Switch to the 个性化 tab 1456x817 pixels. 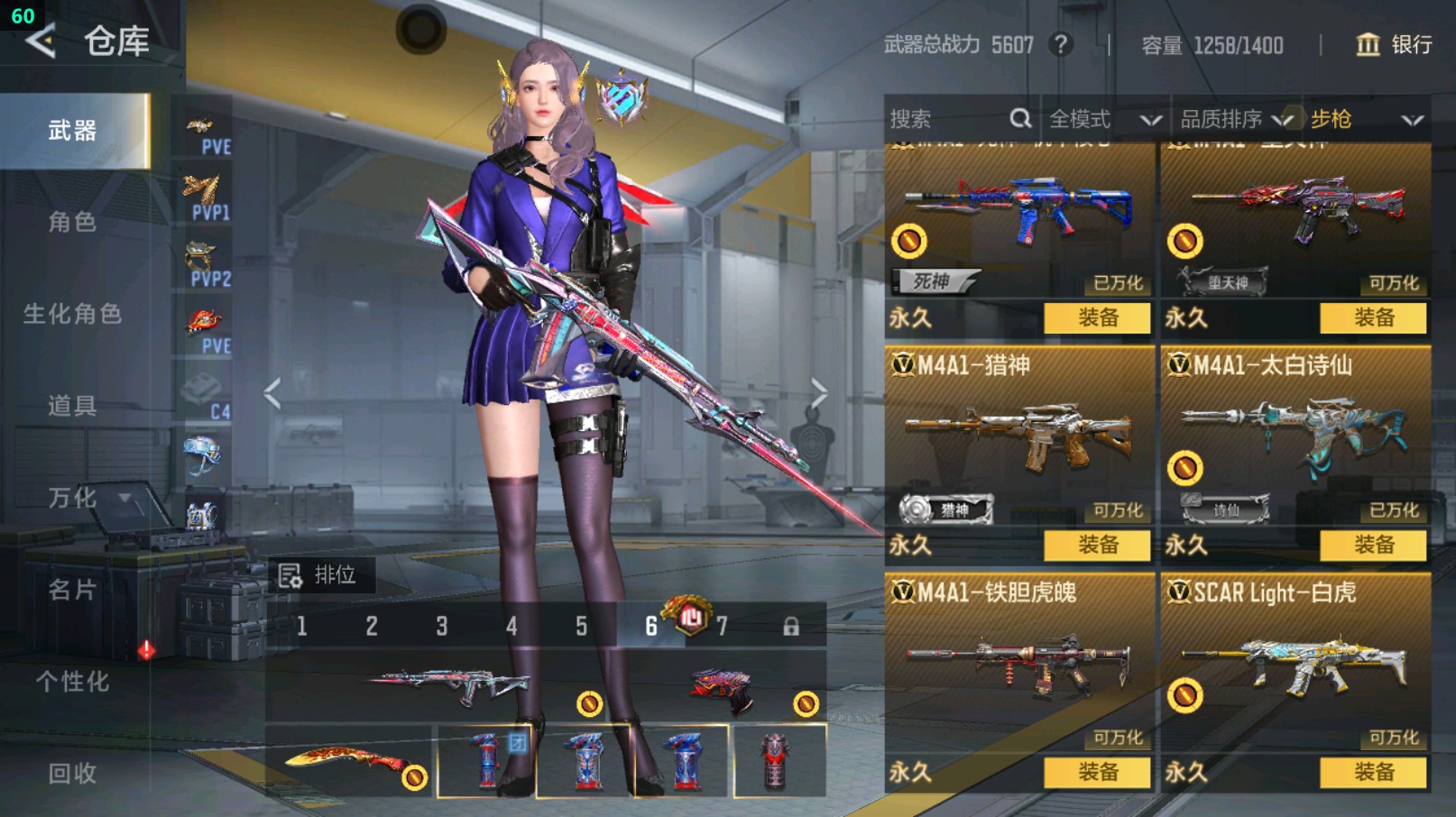[72, 682]
